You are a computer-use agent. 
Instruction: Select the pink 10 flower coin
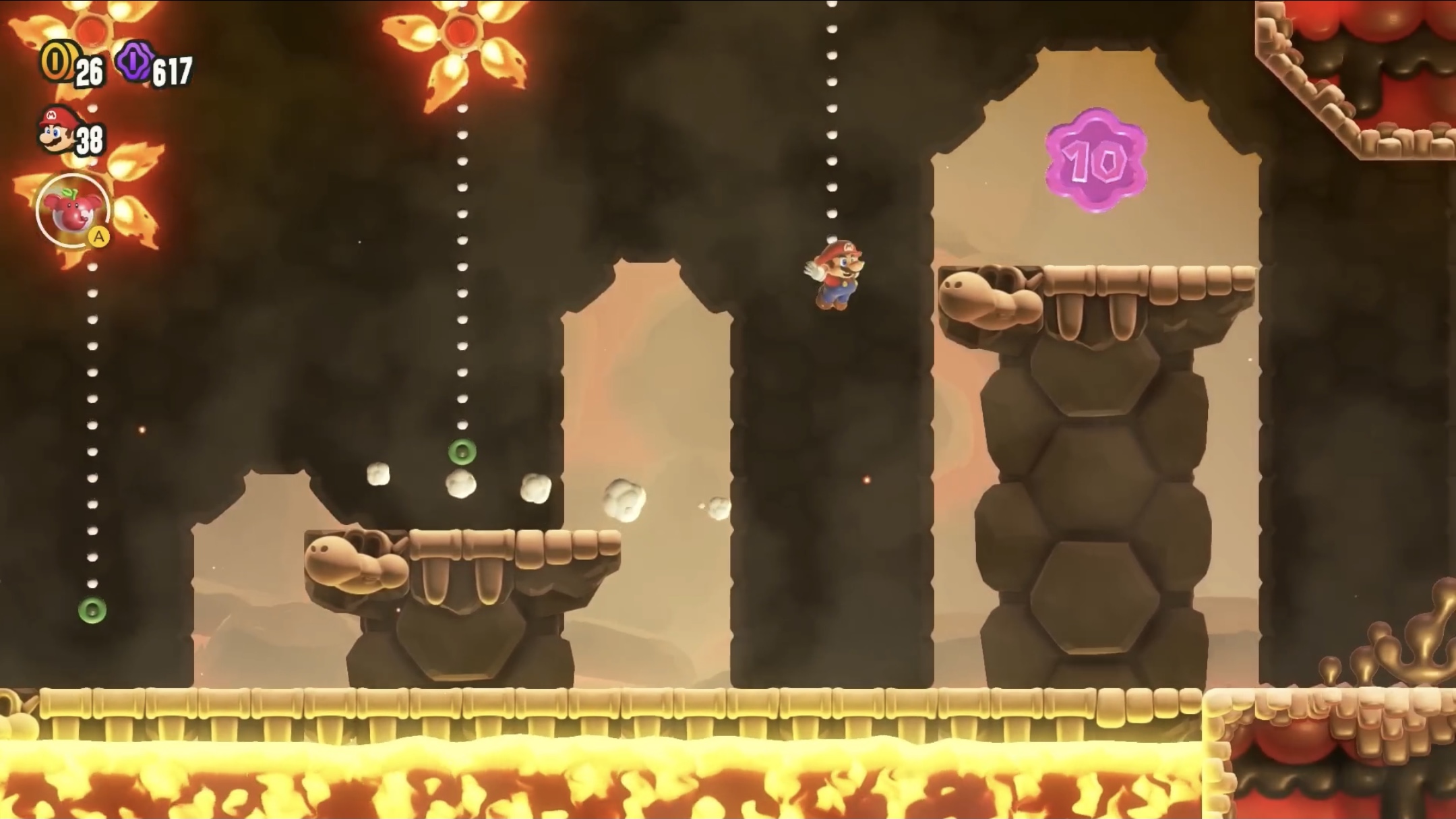(x=1095, y=160)
